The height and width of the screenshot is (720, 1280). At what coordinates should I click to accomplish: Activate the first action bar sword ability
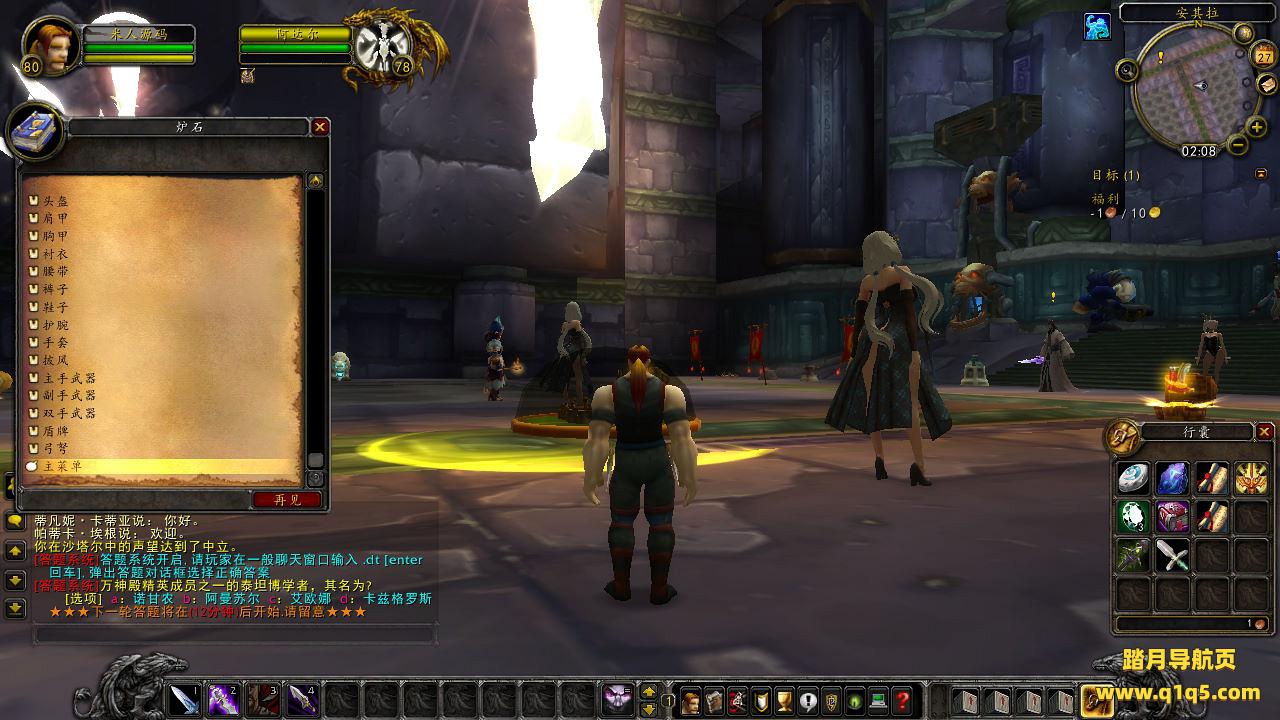185,699
